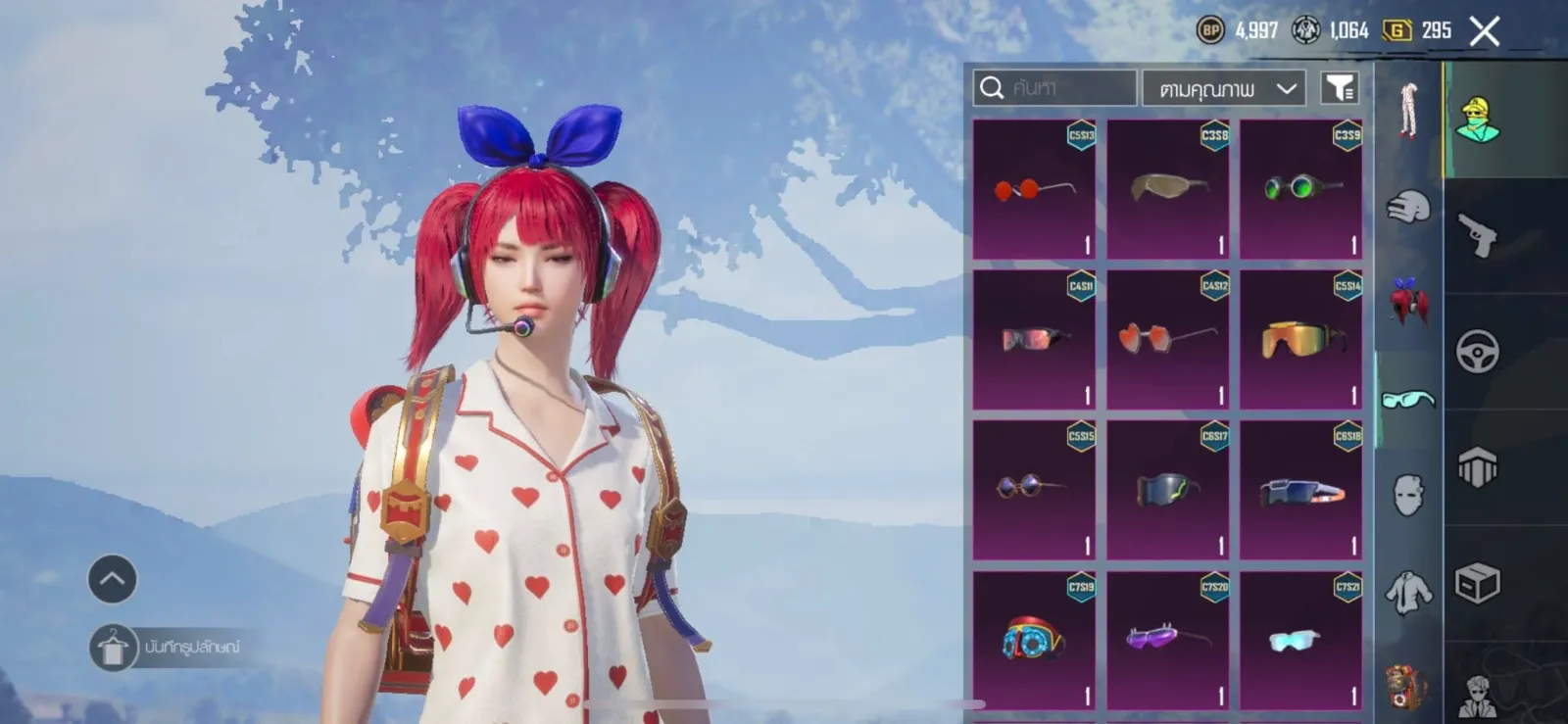The width and height of the screenshot is (1568, 724).
Task: Pick the round purple-rimmed glasses
Action: (x=1035, y=490)
